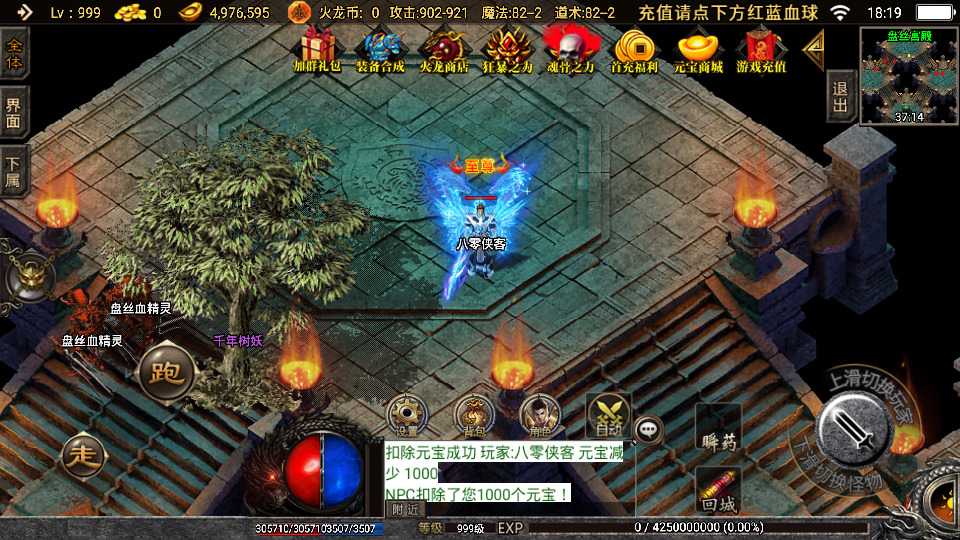
Task: Toggle the 跑 run mode button
Action: click(165, 373)
